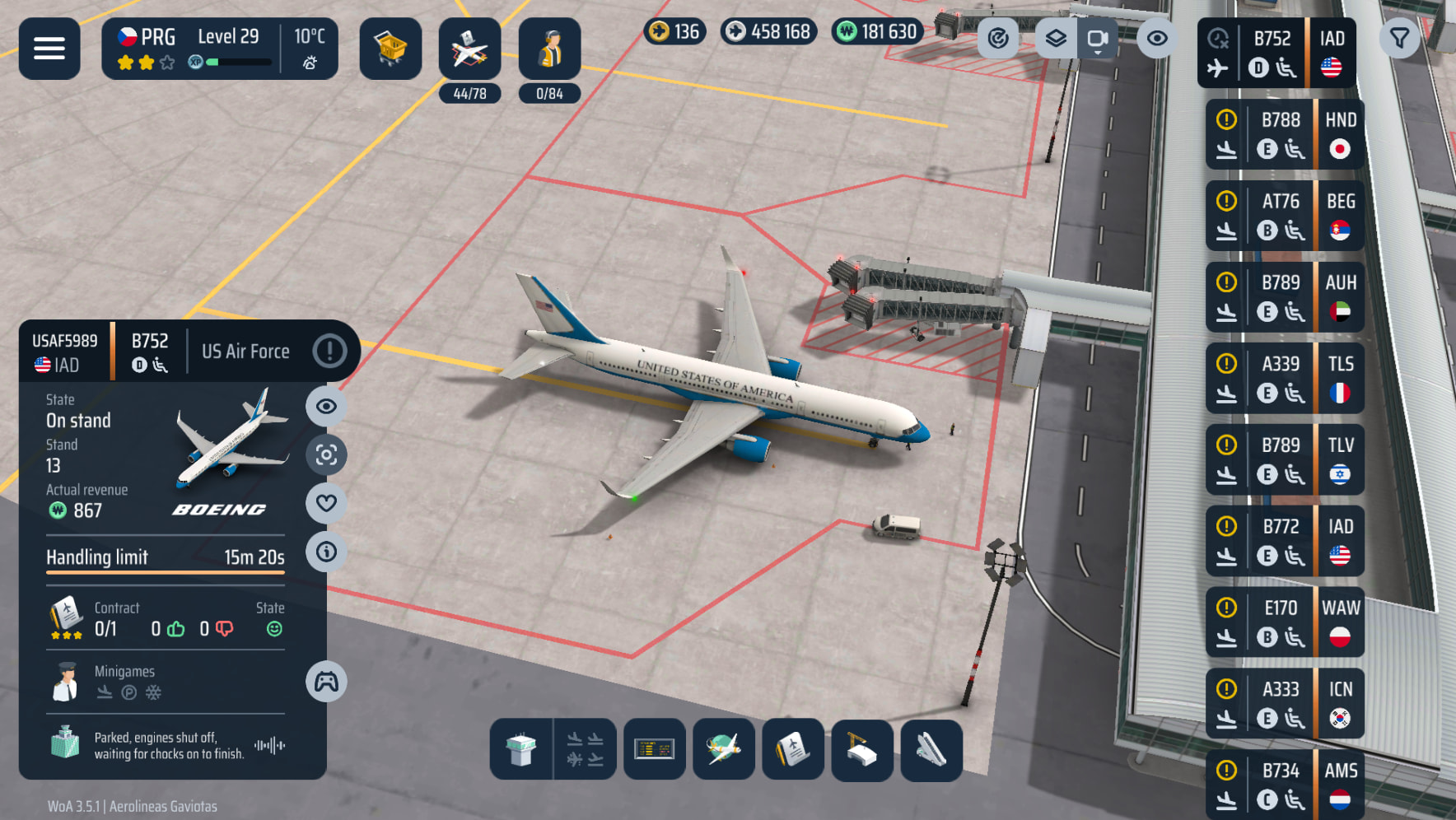Open the shopping cart store
1456x820 pixels.
pos(390,49)
